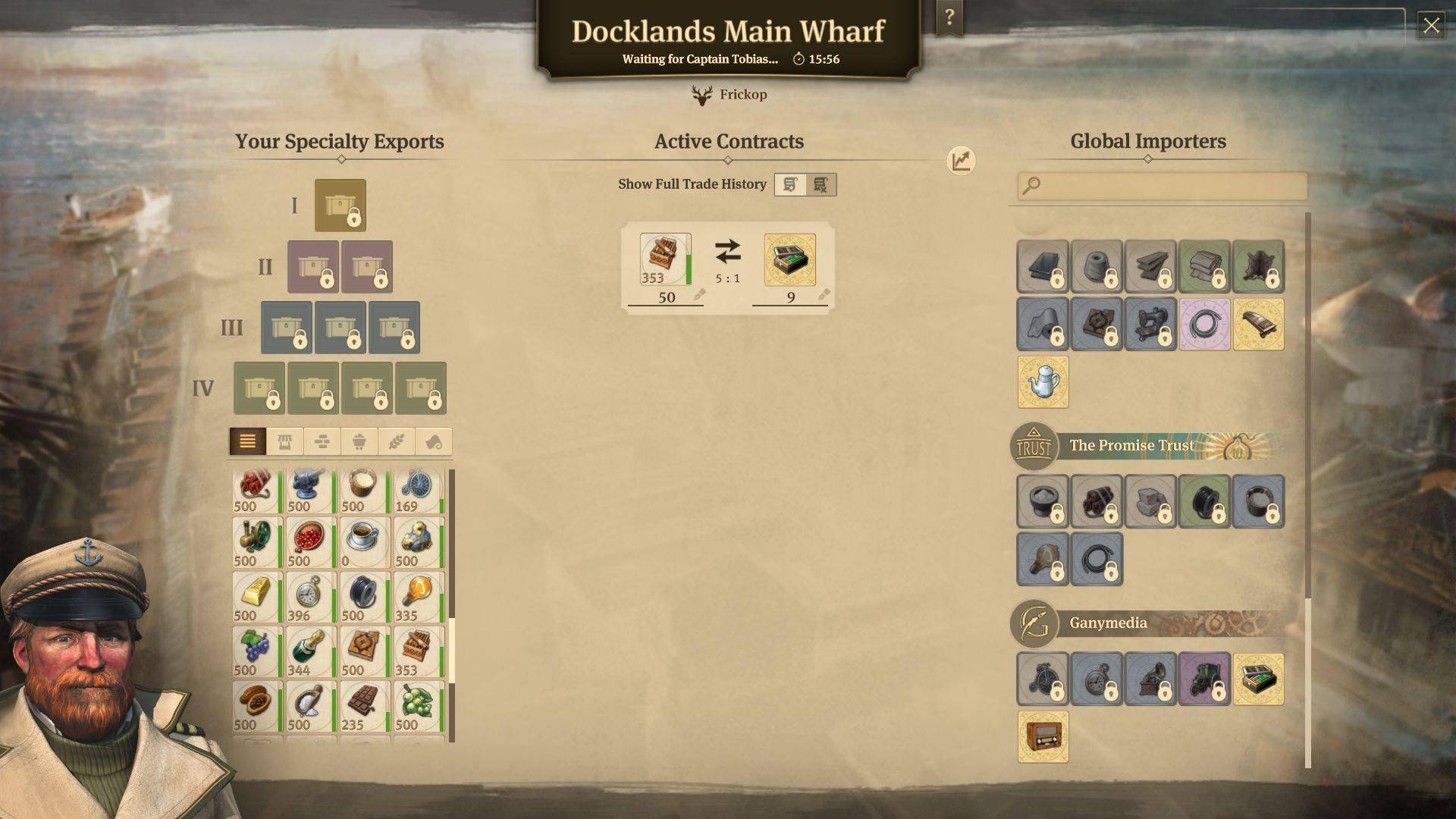Switch to the market stall goods filter
This screenshot has width=1456, height=819.
point(285,441)
